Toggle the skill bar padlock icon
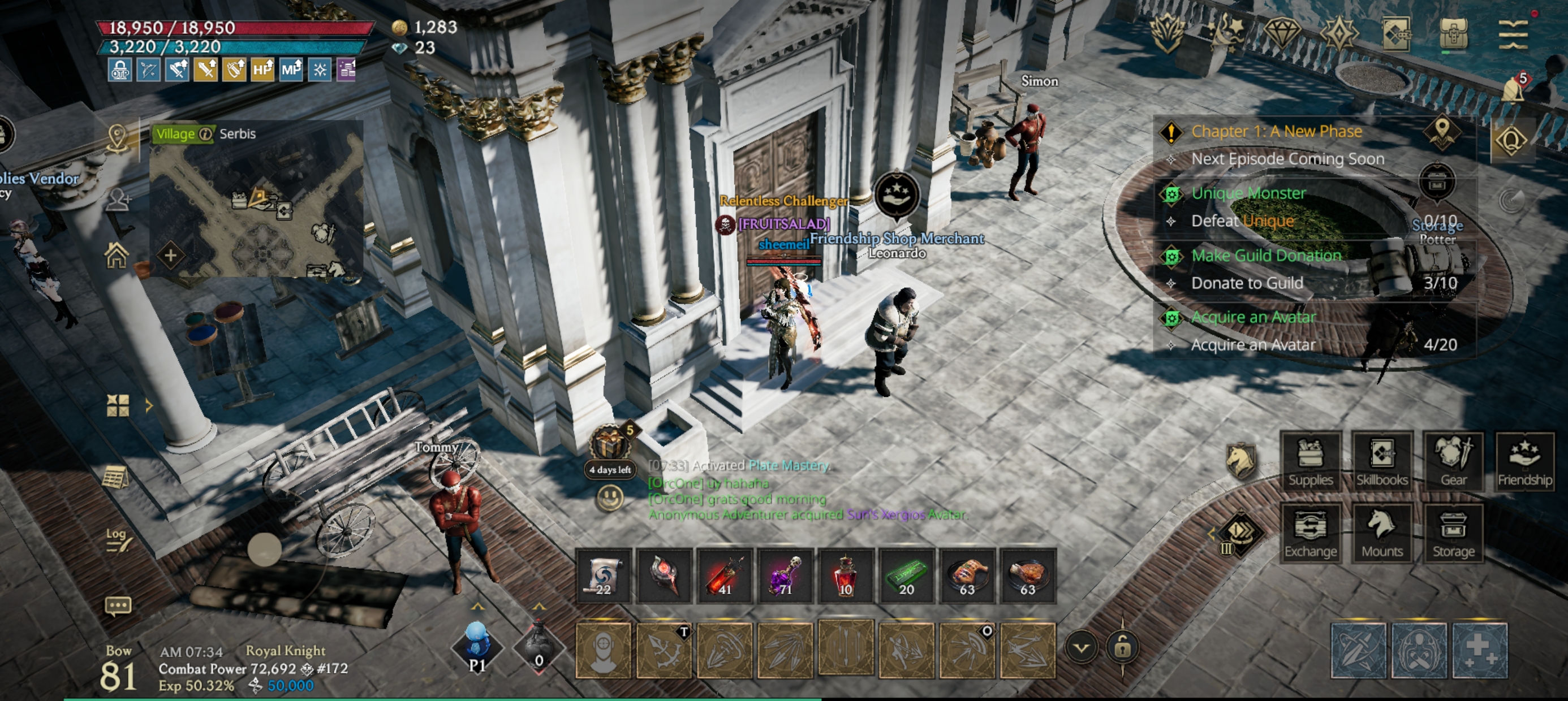Image resolution: width=1568 pixels, height=701 pixels. (x=1122, y=647)
